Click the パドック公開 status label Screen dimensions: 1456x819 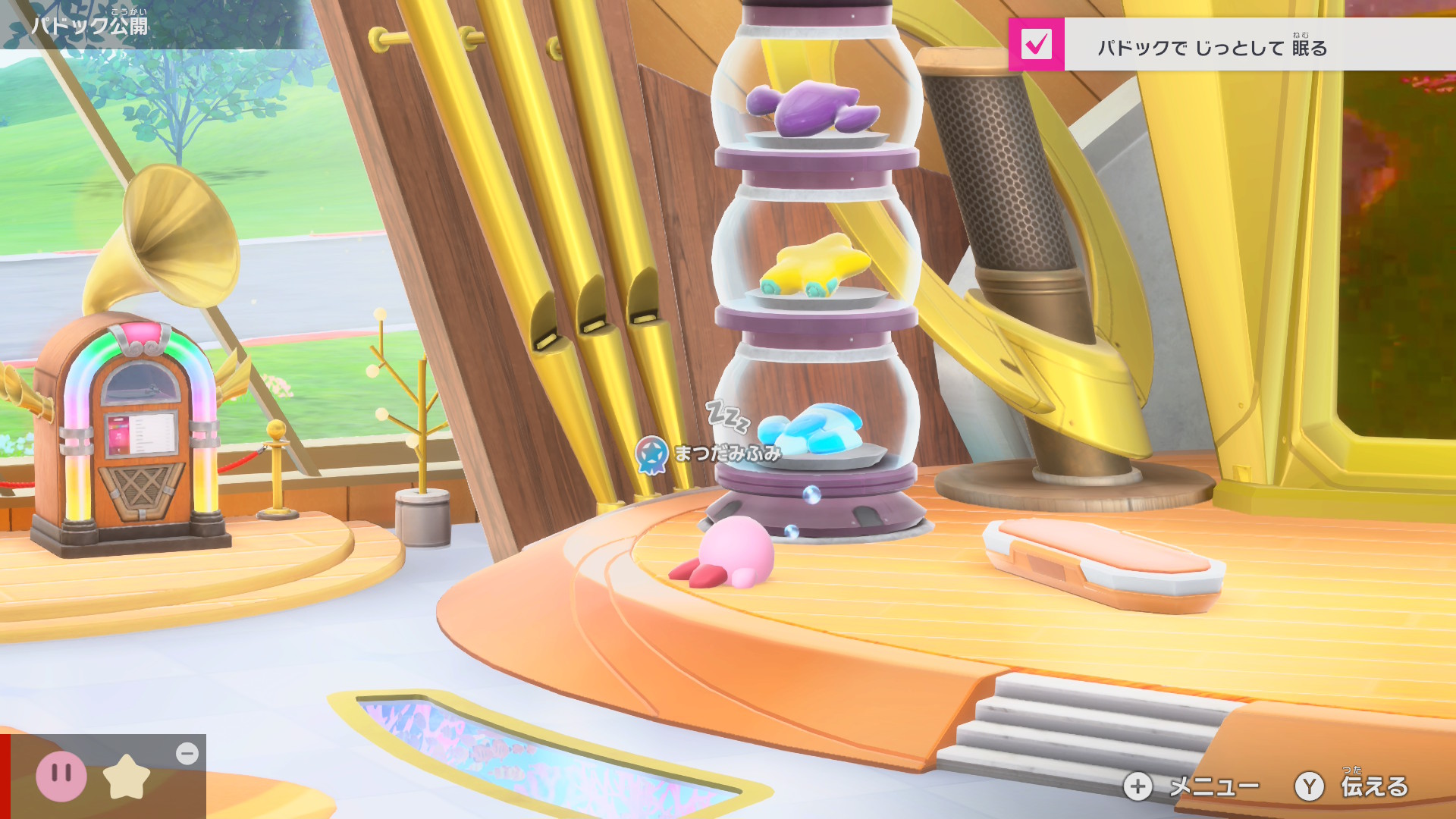[x=89, y=25]
